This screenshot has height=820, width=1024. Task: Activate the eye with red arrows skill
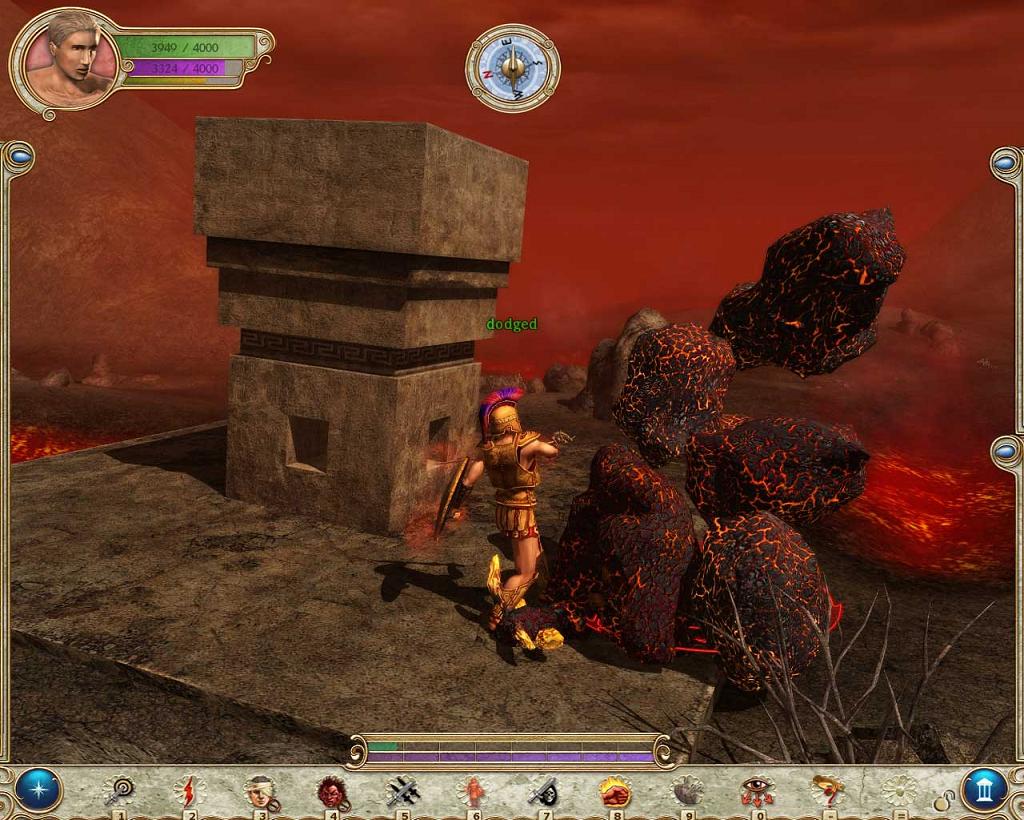point(757,791)
